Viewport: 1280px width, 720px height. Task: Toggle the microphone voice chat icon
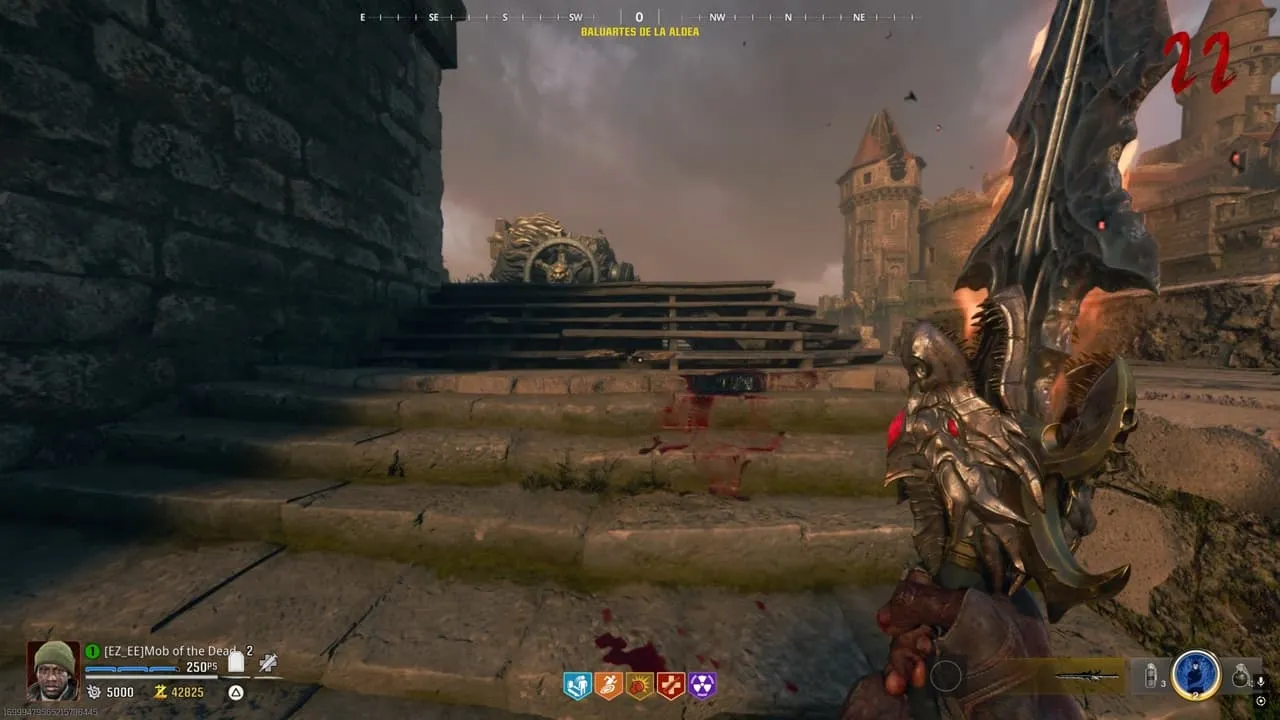pyautogui.click(x=1259, y=682)
